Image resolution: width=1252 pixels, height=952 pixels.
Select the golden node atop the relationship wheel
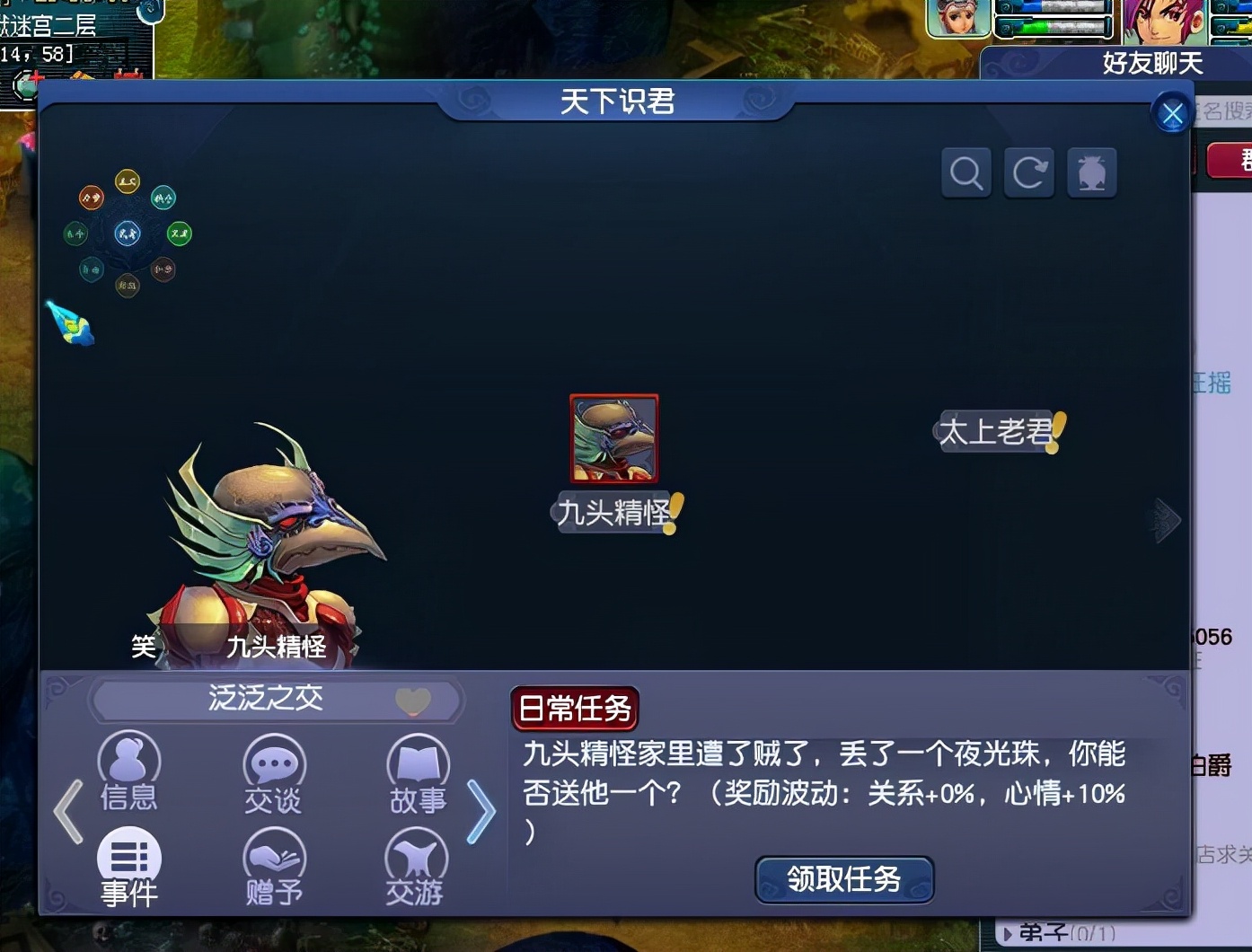[125, 179]
